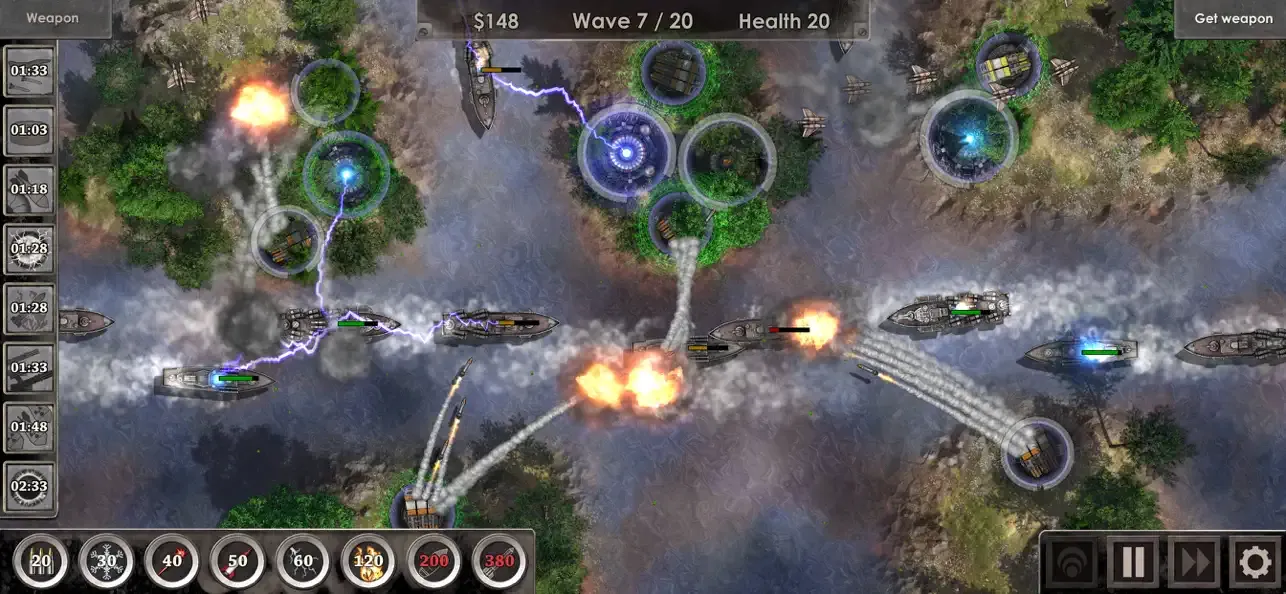1286x594 pixels.
Task: Pick the rocket tower costing 50
Action: click(237, 562)
